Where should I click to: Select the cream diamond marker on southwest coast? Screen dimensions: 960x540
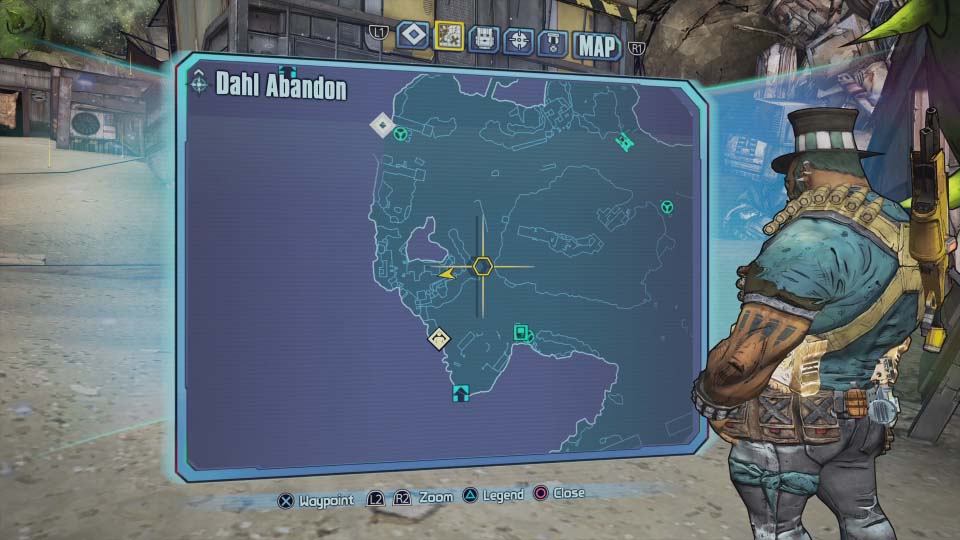(x=439, y=338)
